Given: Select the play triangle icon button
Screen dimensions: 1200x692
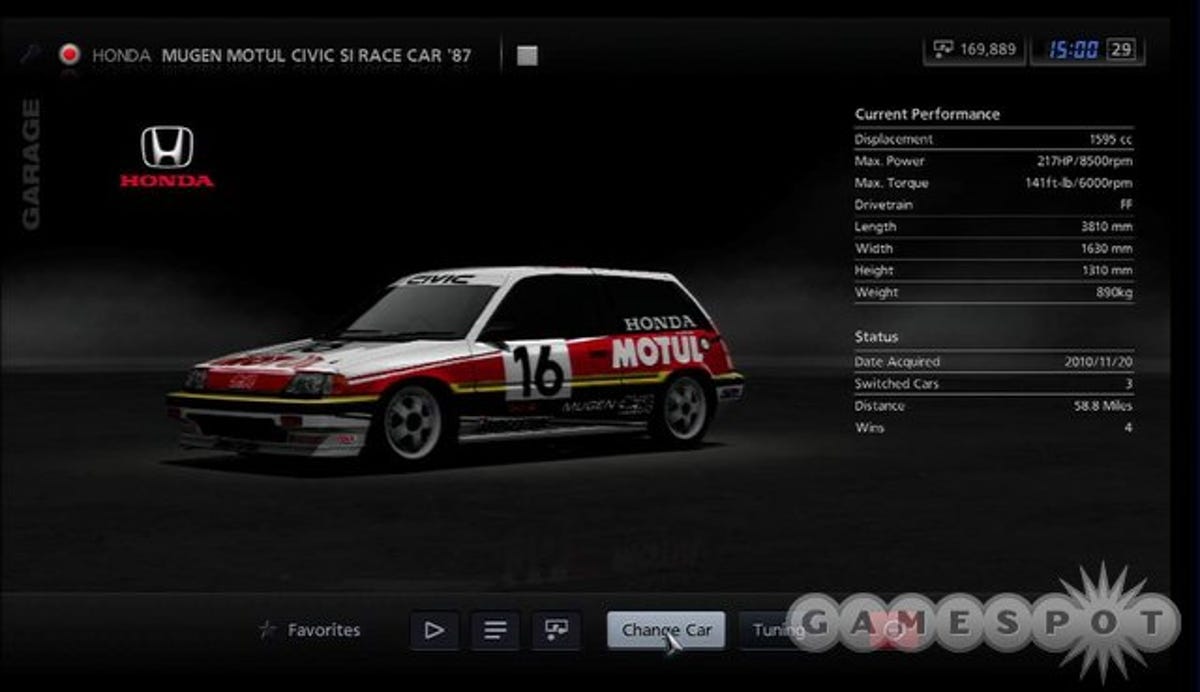Looking at the screenshot, I should tap(434, 630).
